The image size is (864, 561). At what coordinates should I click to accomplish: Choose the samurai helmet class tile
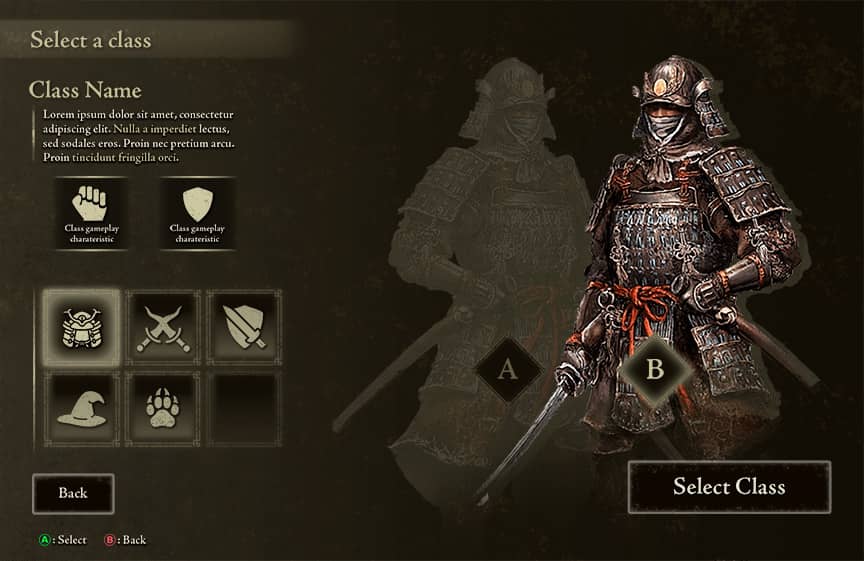82,328
